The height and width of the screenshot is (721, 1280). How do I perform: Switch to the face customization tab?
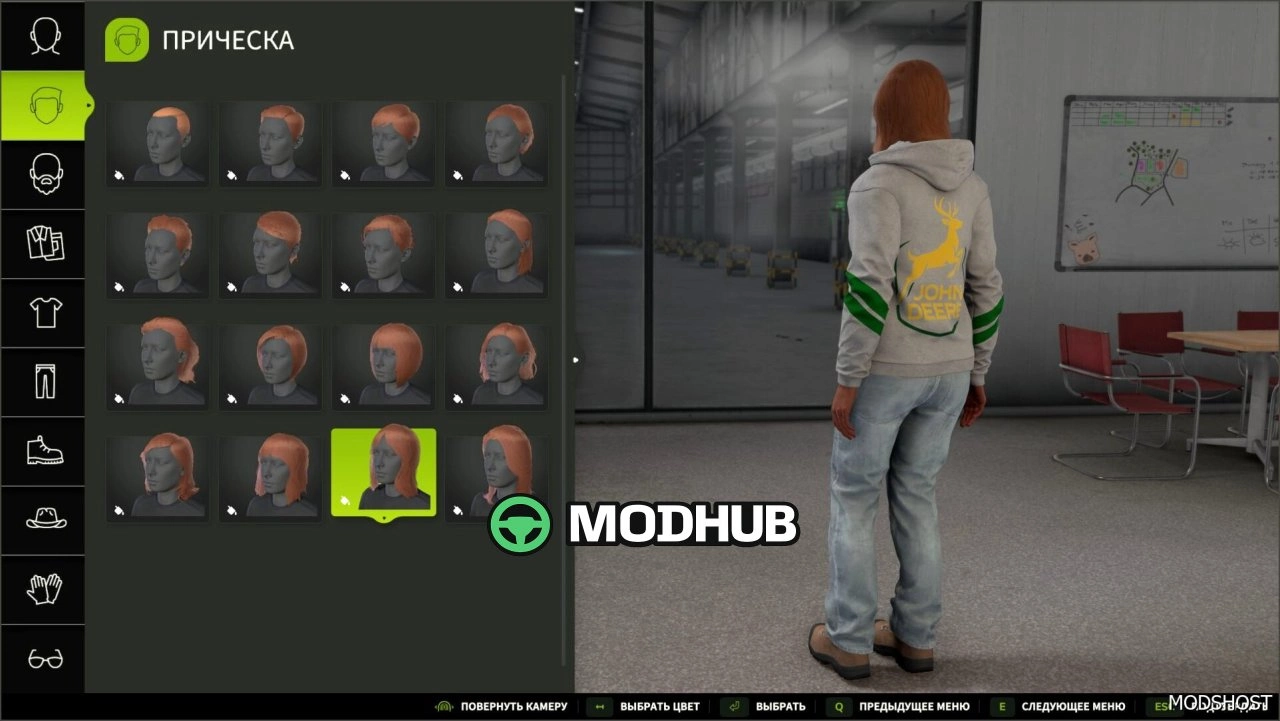pyautogui.click(x=43, y=37)
